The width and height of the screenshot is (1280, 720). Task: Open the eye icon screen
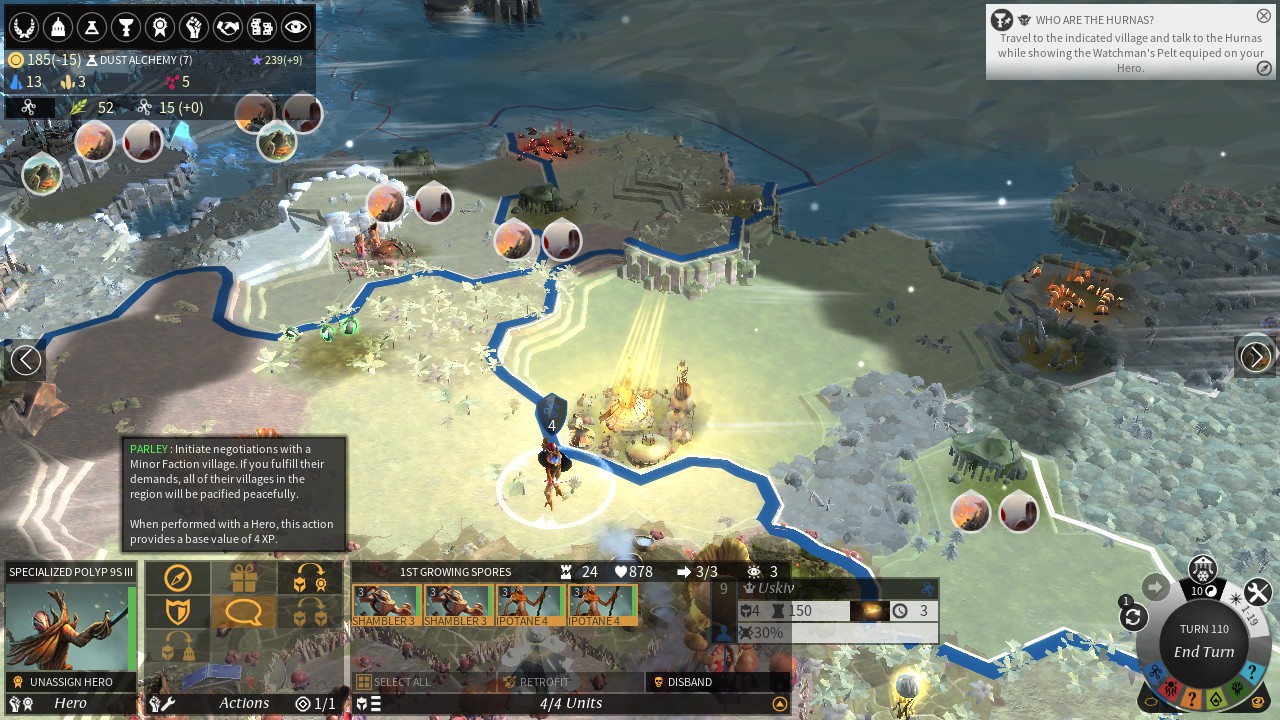point(295,27)
